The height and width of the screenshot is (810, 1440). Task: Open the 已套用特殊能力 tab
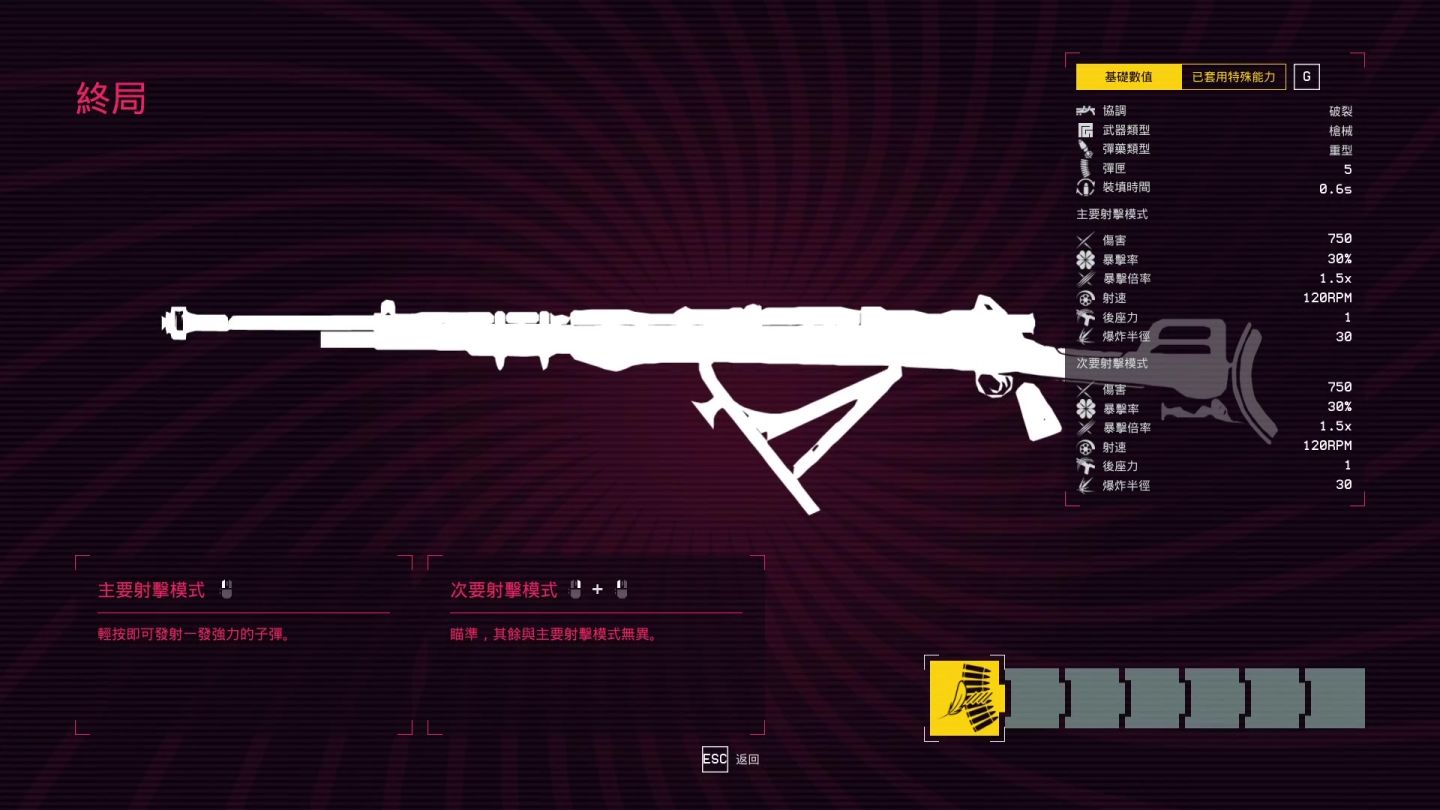(1231, 76)
